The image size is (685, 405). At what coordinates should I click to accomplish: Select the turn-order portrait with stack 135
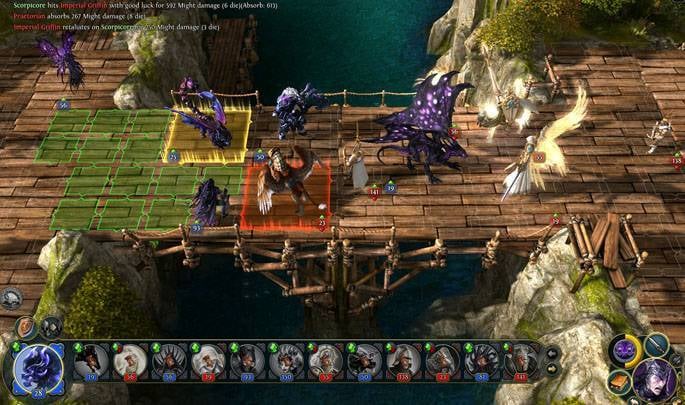404,360
